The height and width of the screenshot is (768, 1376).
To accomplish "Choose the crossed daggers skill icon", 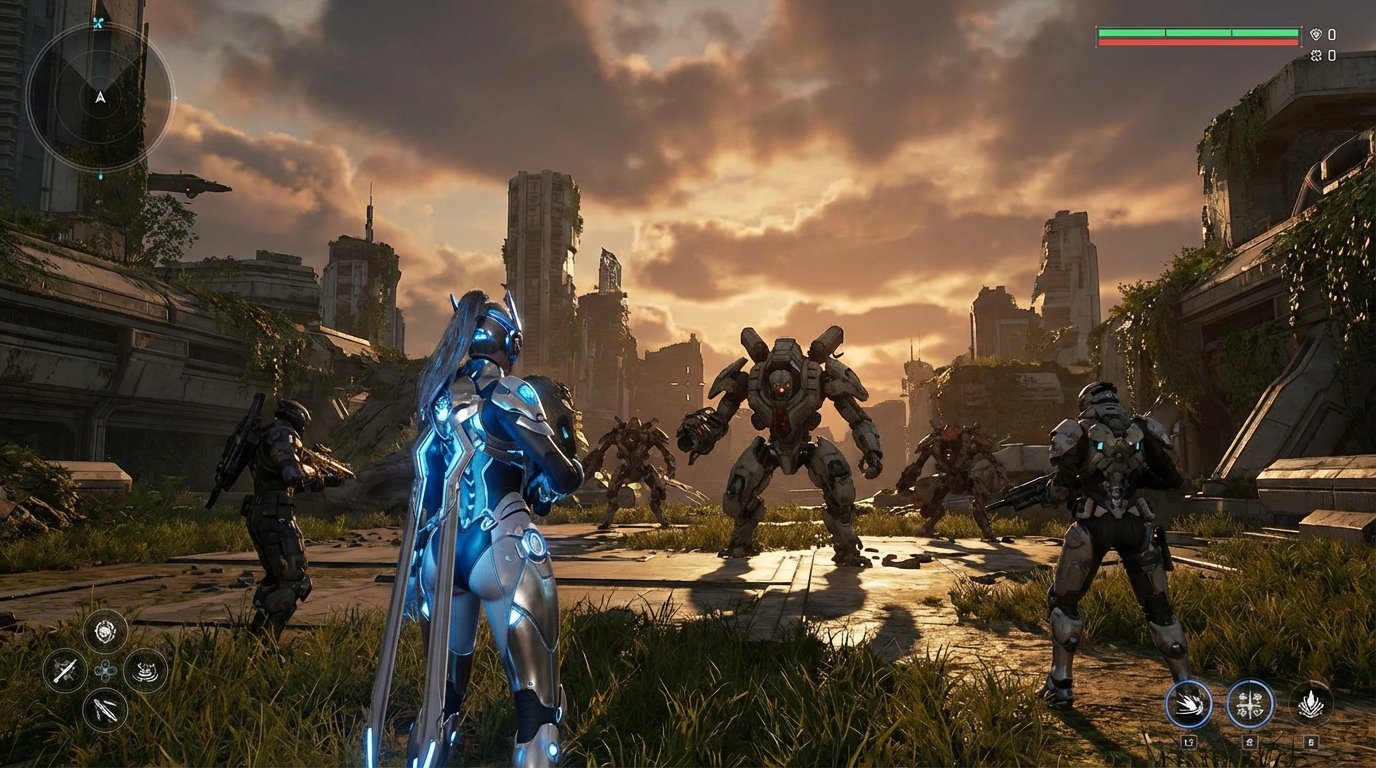I will coord(106,709).
